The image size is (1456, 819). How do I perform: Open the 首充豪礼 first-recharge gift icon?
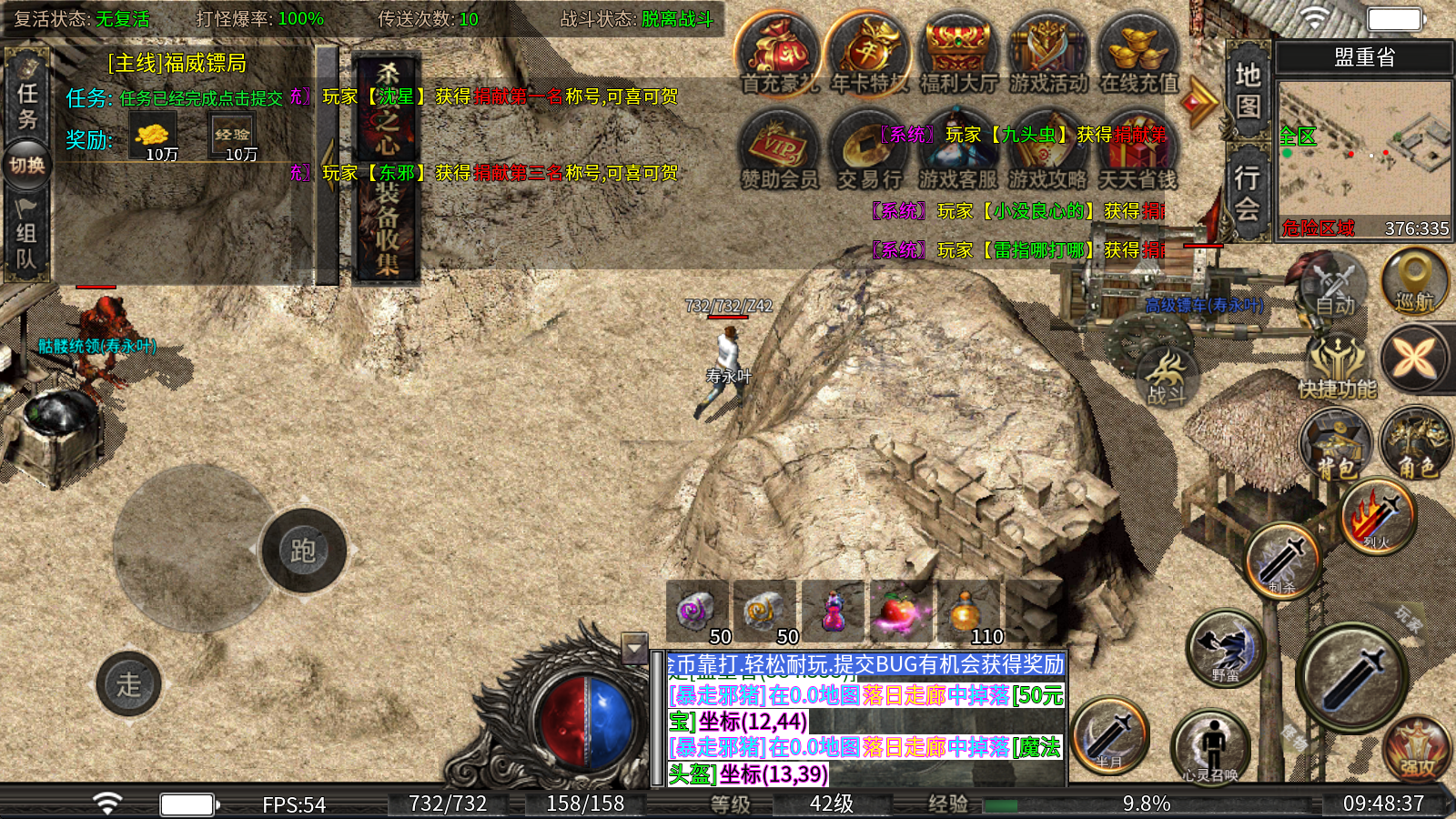click(778, 55)
